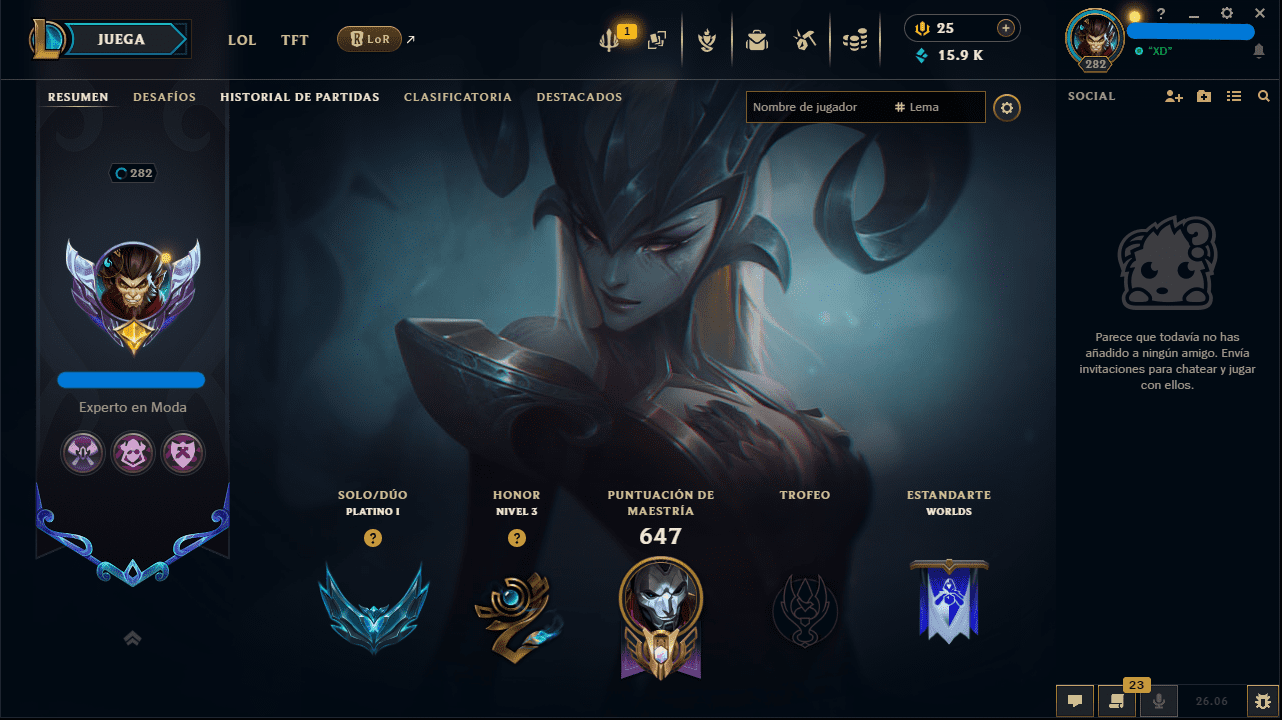Collapse the profile sidebar with the chevron
The image size is (1282, 720).
pyautogui.click(x=131, y=637)
